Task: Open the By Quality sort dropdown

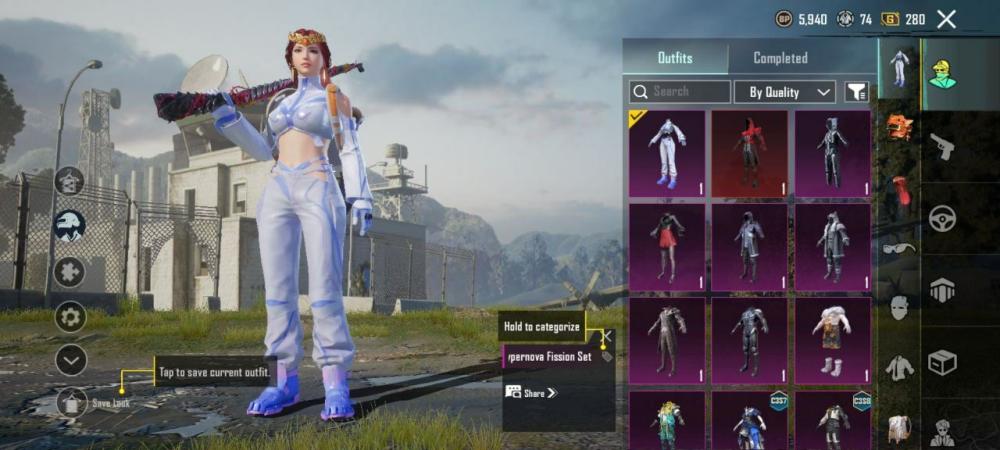Action: [x=785, y=92]
